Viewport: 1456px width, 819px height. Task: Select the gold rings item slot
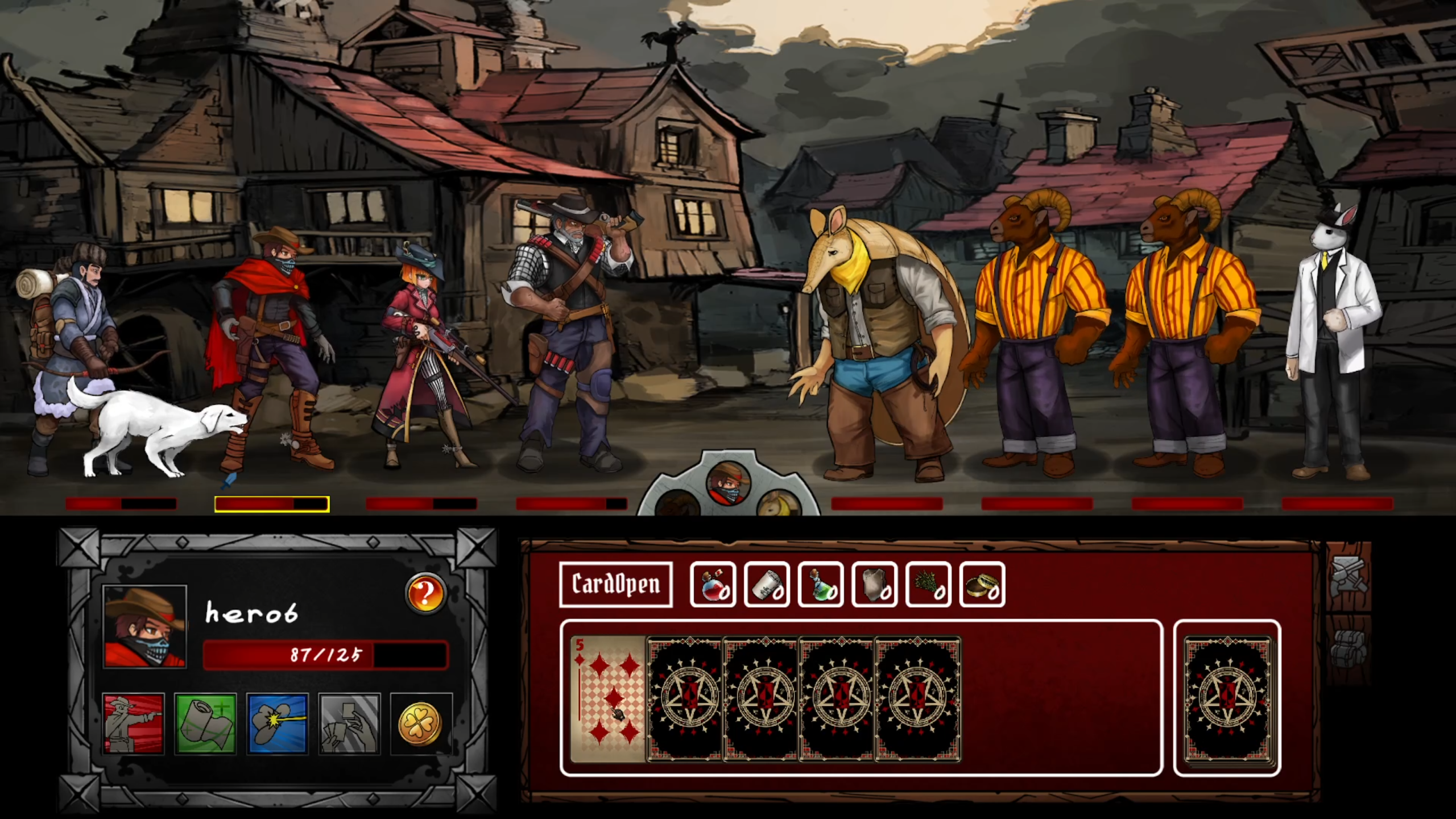pyautogui.click(x=982, y=585)
